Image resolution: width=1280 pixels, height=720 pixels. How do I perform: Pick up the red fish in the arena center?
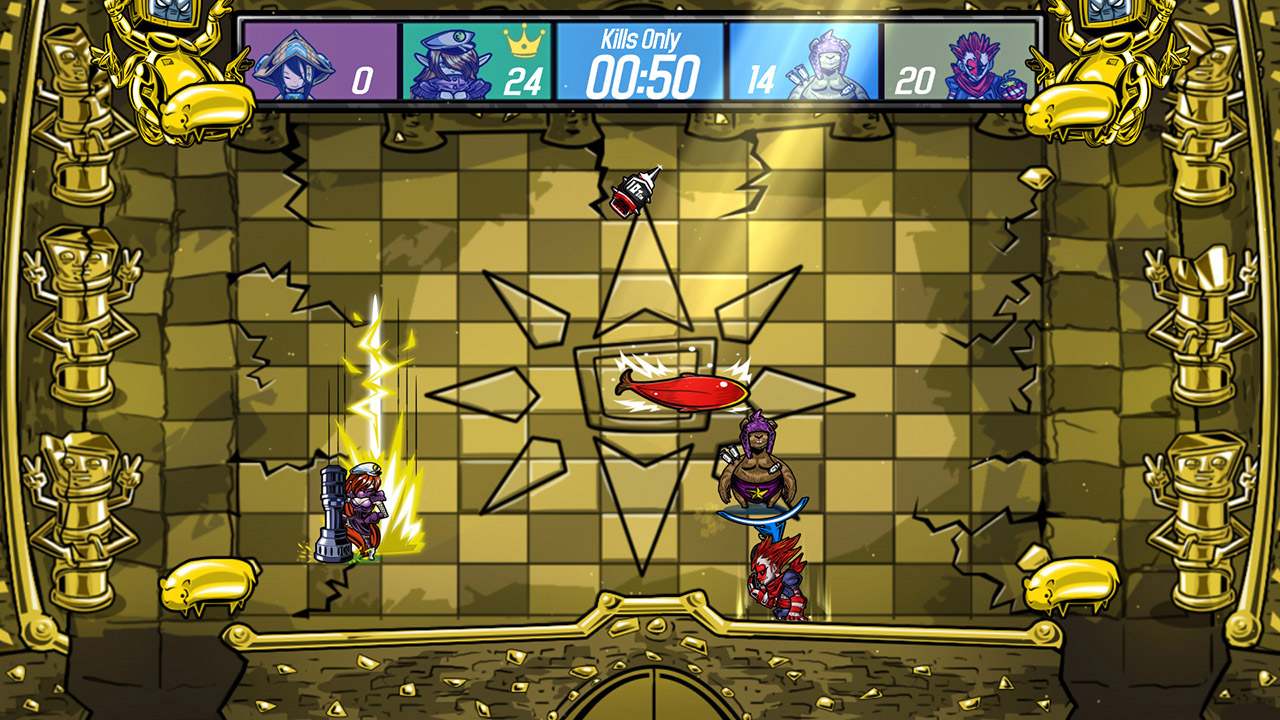click(x=685, y=390)
